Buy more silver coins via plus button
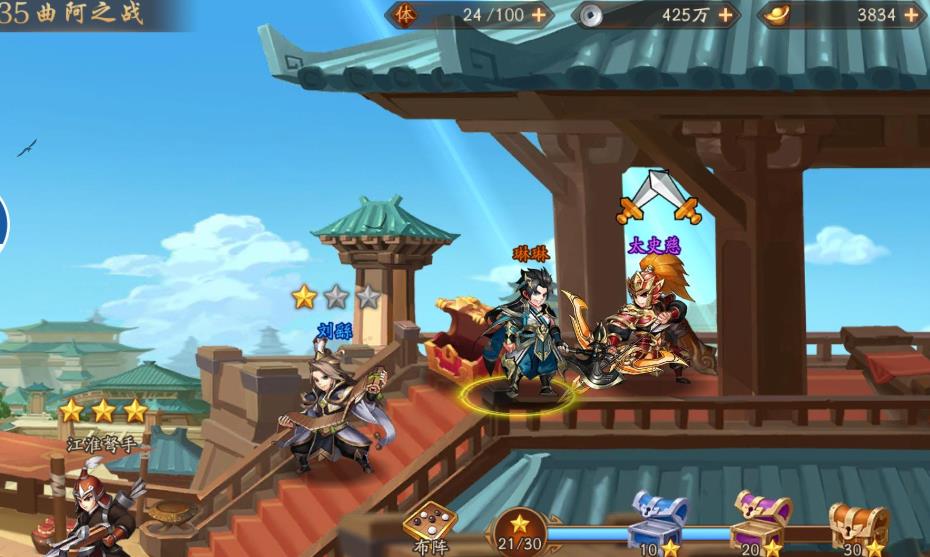 725,15
